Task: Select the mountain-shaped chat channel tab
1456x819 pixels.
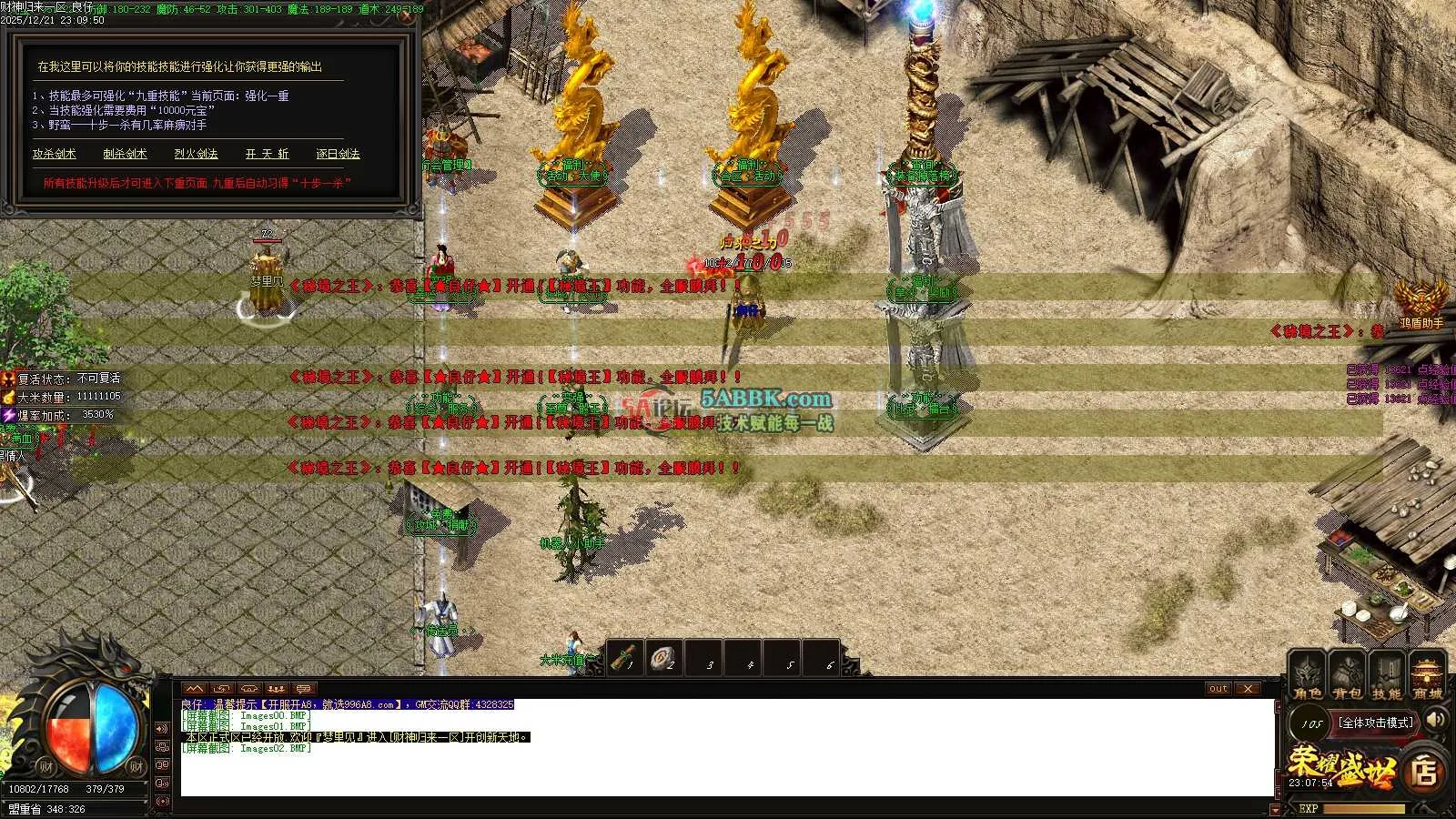Action: pos(195,689)
